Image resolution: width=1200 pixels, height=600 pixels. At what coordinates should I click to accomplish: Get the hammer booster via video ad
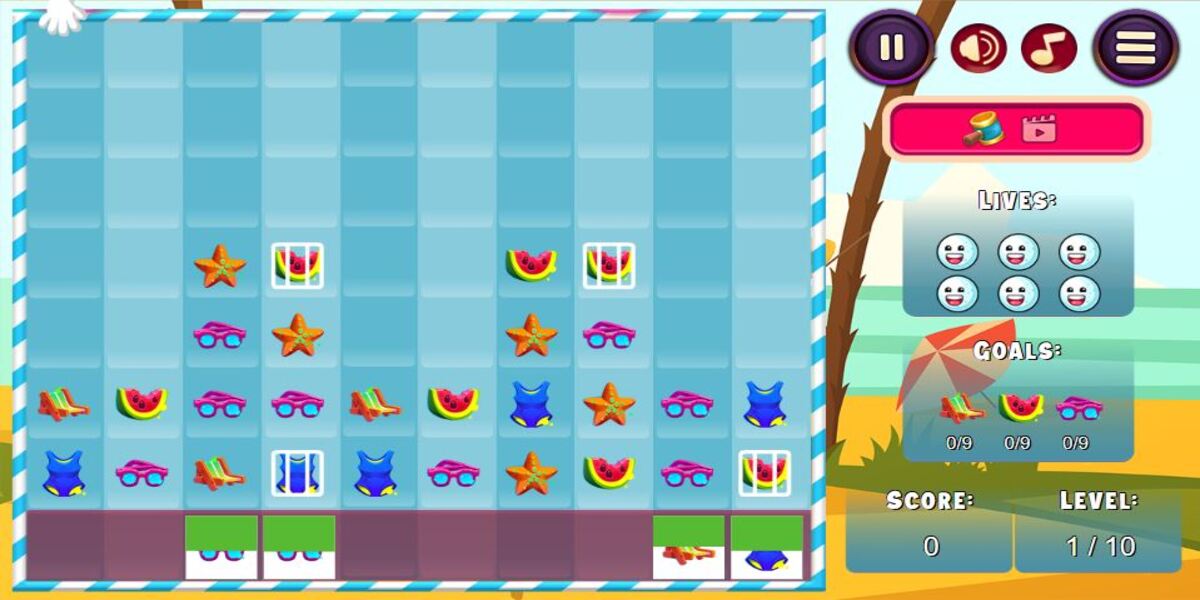pos(1015,129)
